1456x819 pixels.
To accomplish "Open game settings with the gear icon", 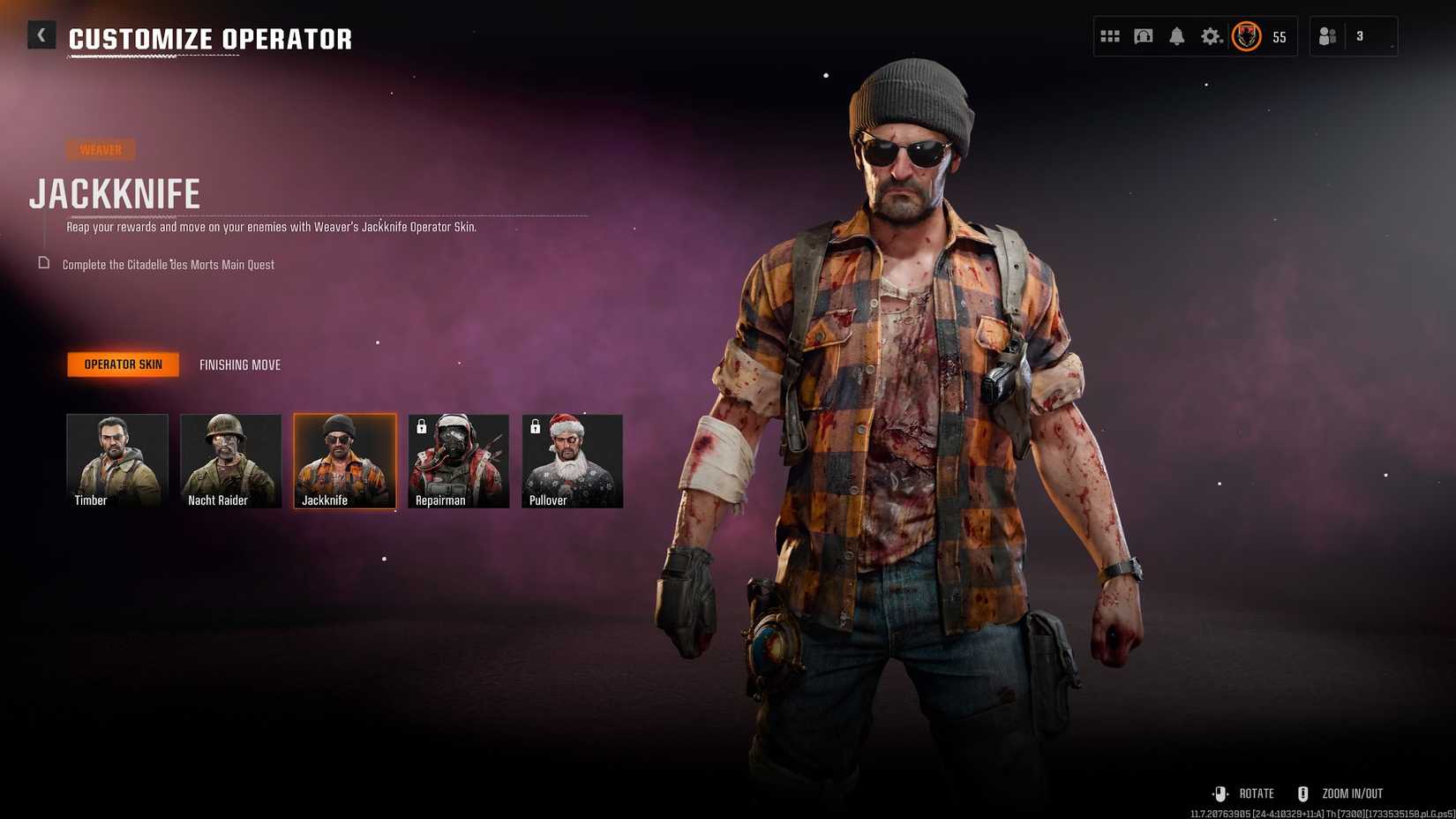I will click(1212, 36).
